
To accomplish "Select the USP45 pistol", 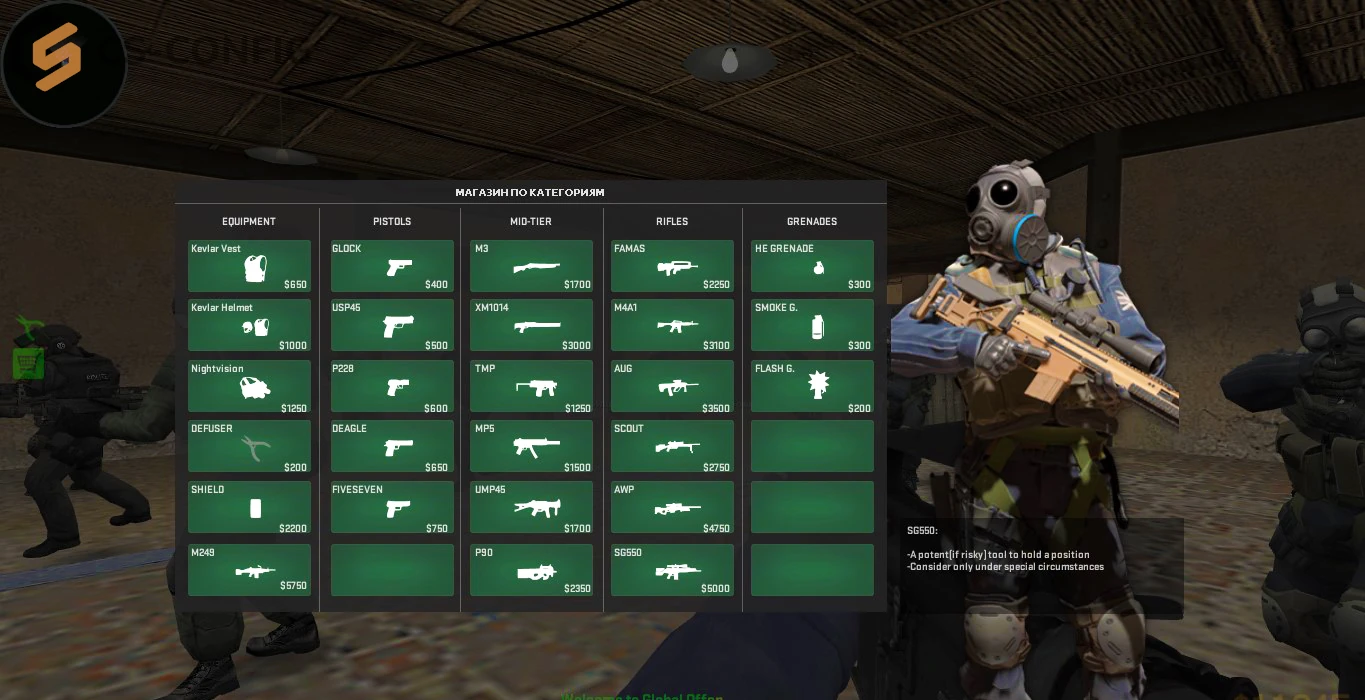I will click(392, 326).
